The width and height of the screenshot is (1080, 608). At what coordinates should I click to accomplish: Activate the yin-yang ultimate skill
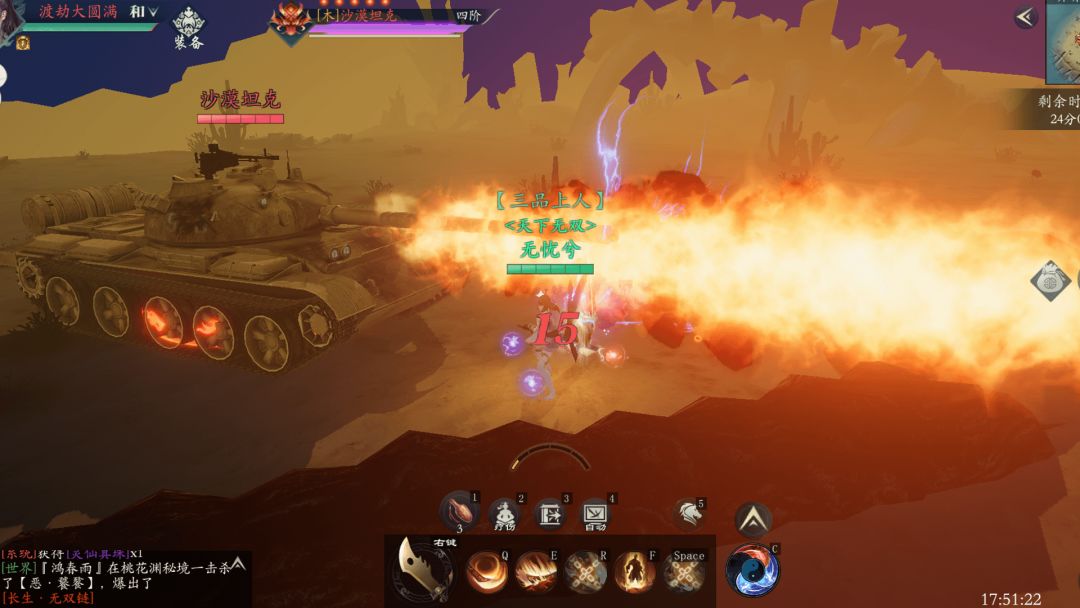click(x=752, y=570)
